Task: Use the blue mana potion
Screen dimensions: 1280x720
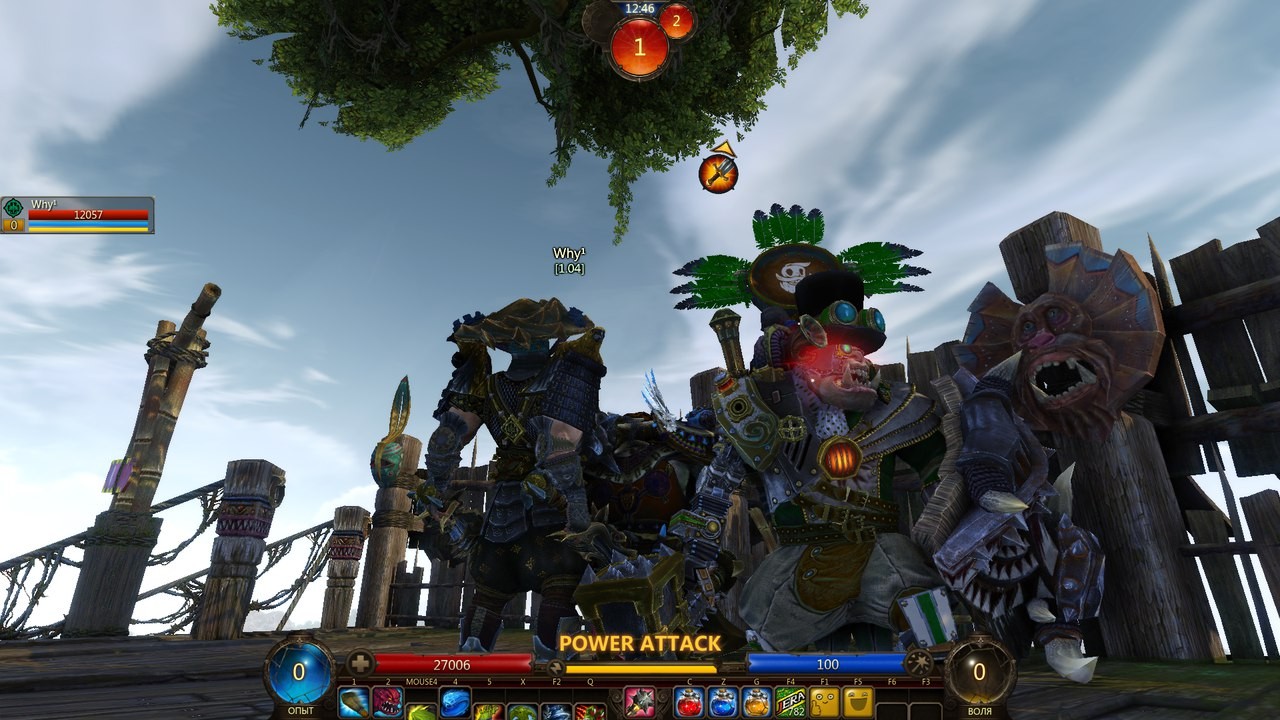Action: click(723, 703)
